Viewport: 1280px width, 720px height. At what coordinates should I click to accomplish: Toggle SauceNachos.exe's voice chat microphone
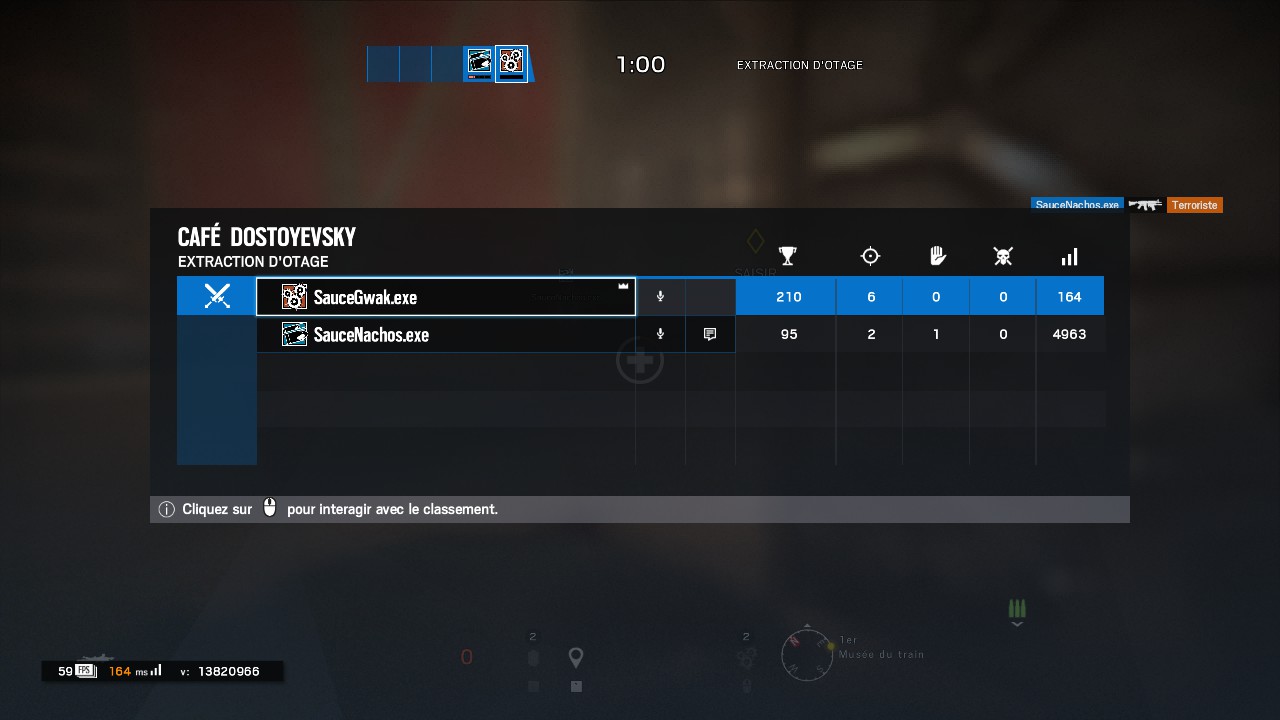coord(660,334)
